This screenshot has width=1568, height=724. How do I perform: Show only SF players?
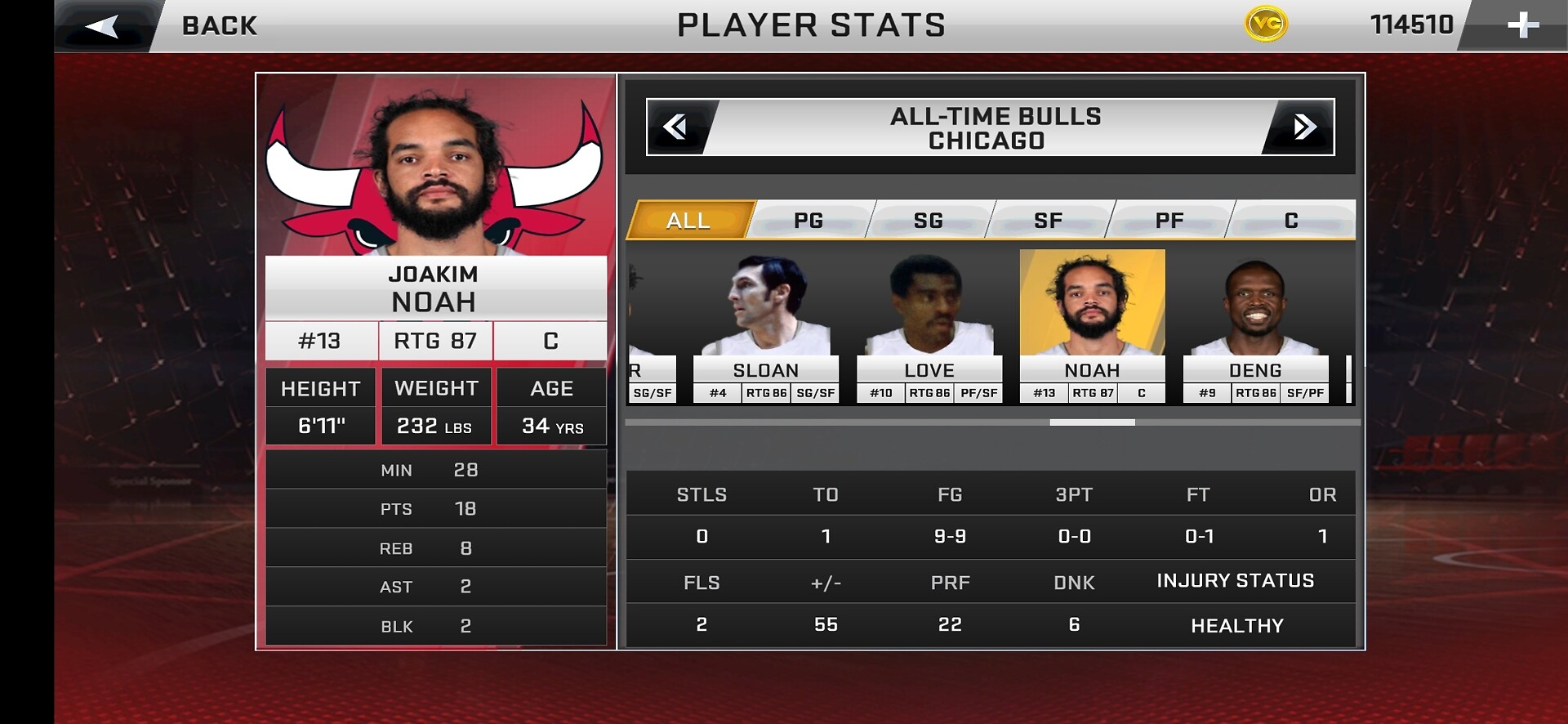click(x=1049, y=220)
